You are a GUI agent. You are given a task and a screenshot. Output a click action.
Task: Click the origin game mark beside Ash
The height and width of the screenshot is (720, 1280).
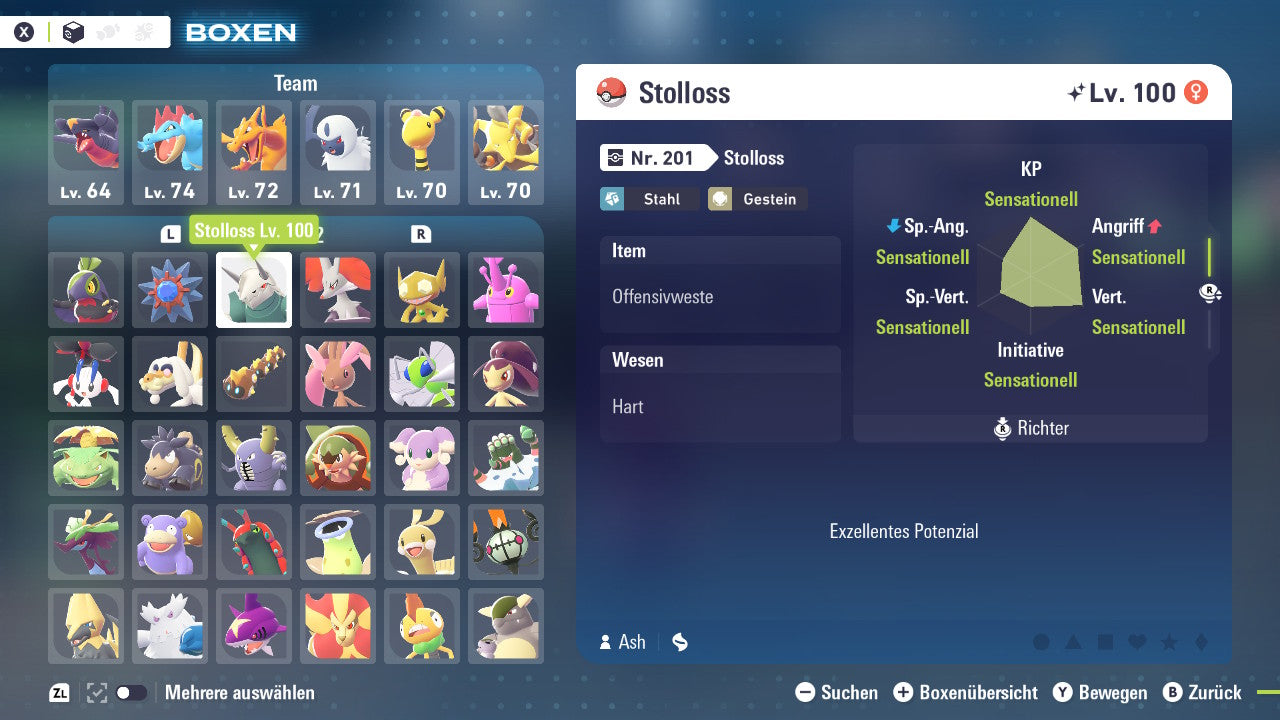679,642
